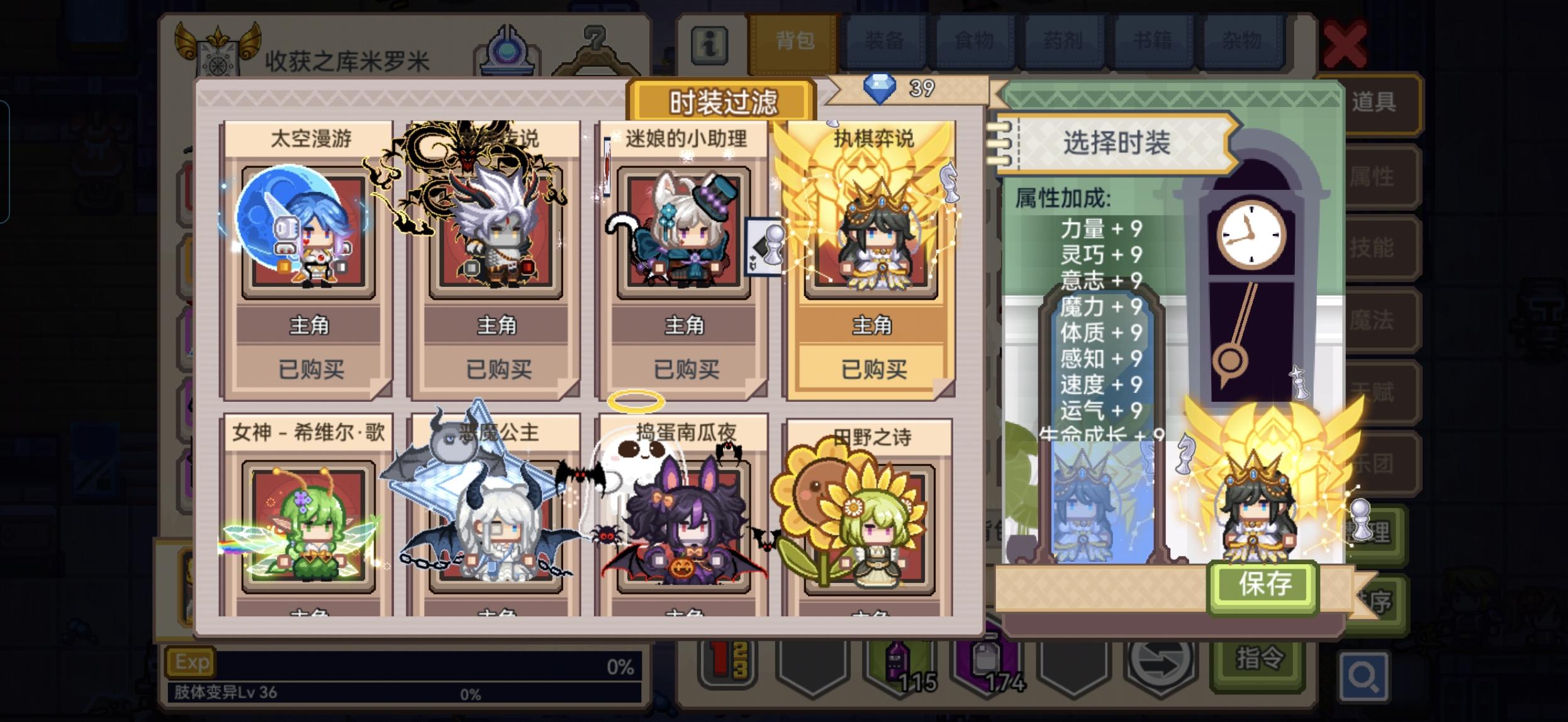This screenshot has height=722, width=1568.
Task: Switch to the 药剂 potions tab
Action: (1065, 42)
